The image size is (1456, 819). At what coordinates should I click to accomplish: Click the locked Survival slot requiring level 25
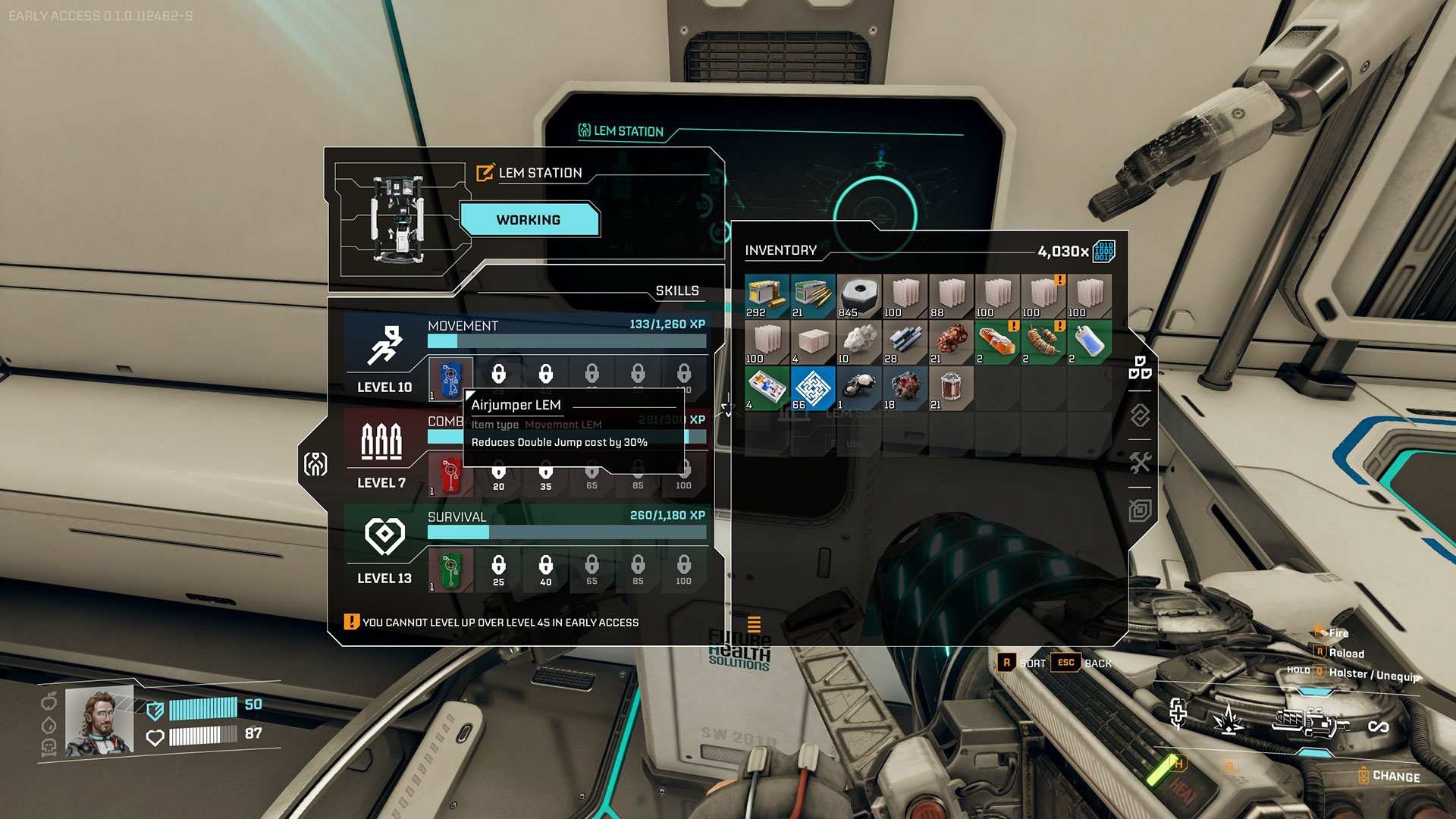tap(498, 570)
